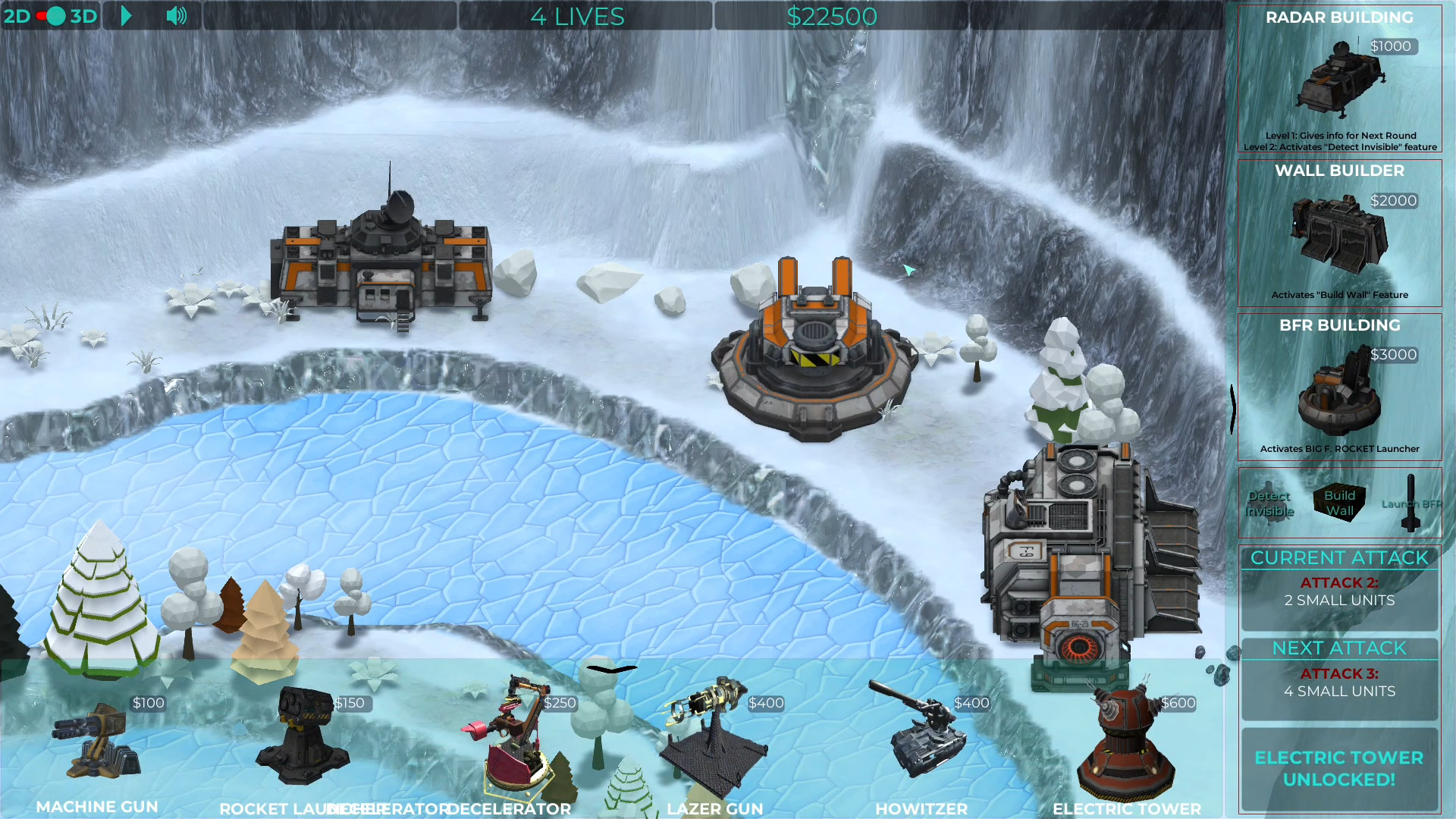Select the Build Wall feature
This screenshot has height=819, width=1456.
point(1339,503)
